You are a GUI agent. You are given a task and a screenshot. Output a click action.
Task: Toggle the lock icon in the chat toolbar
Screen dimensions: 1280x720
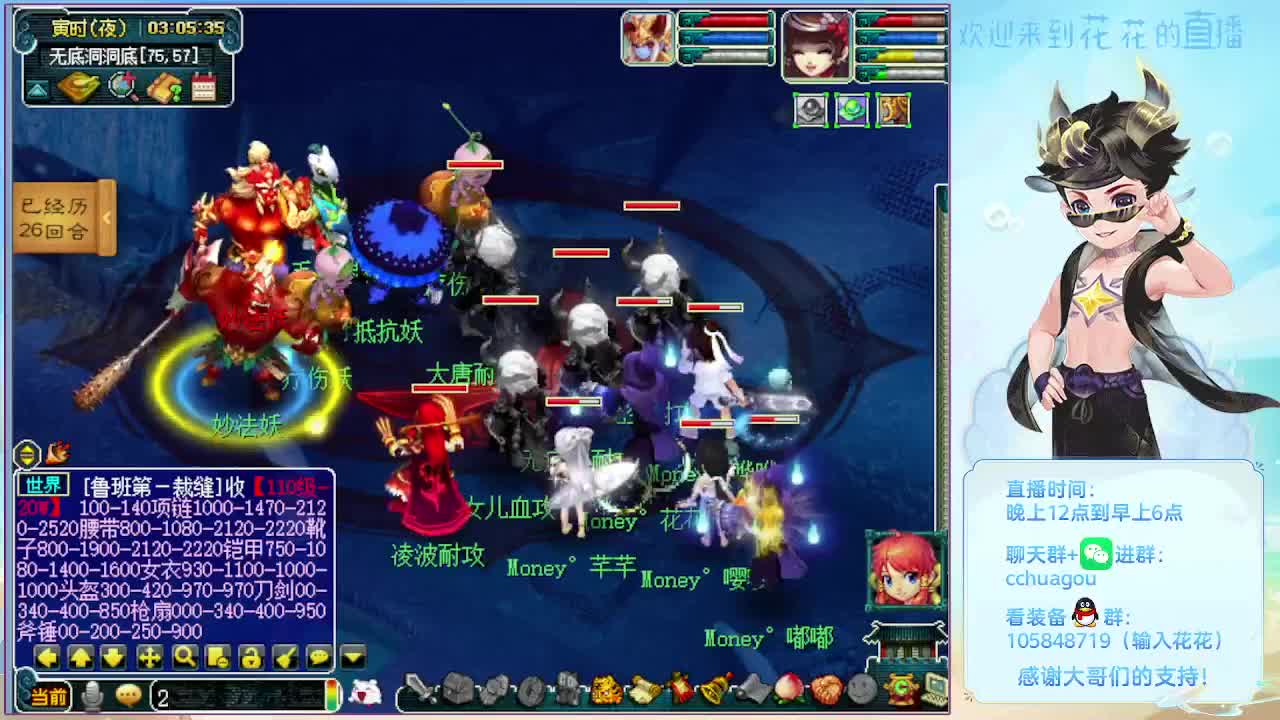point(251,657)
